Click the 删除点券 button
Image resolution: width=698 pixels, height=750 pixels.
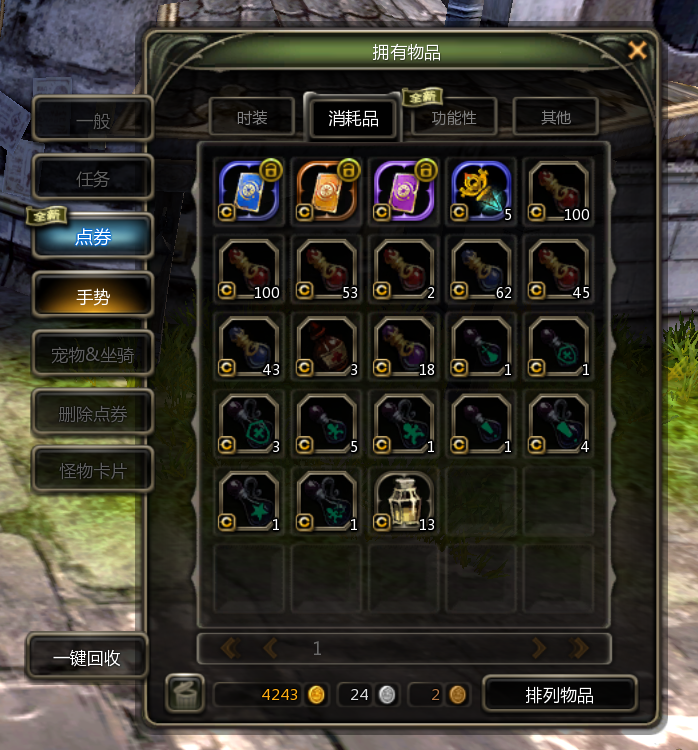point(93,412)
